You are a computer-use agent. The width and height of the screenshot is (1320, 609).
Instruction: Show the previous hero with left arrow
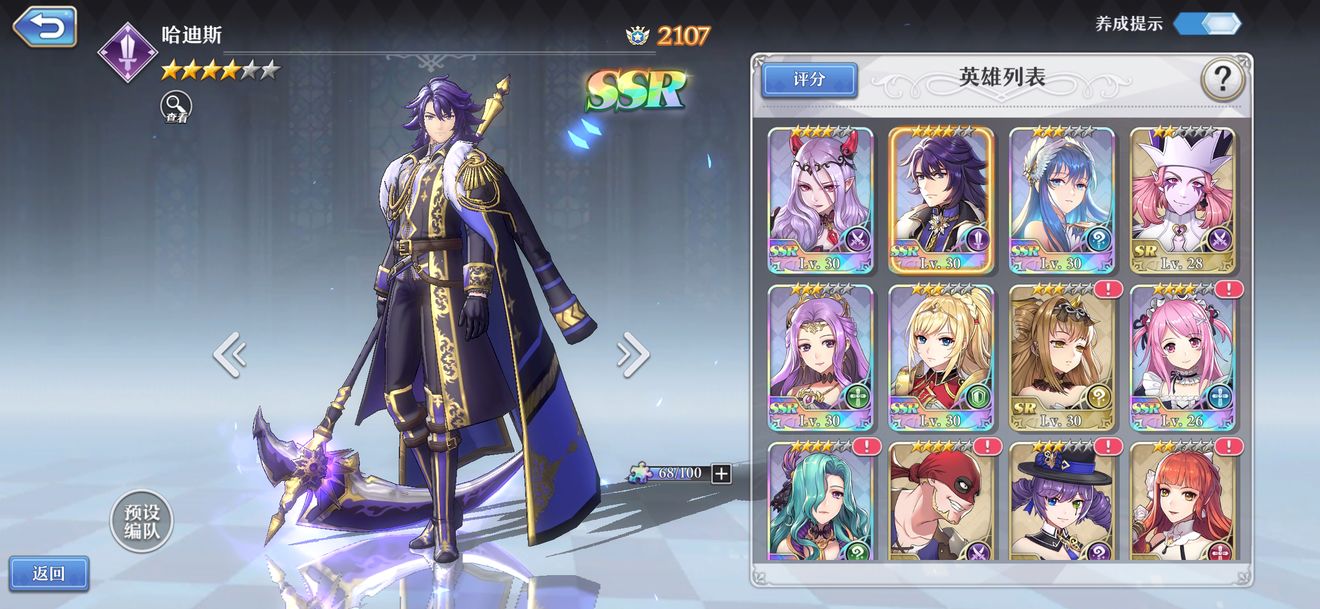tap(229, 355)
